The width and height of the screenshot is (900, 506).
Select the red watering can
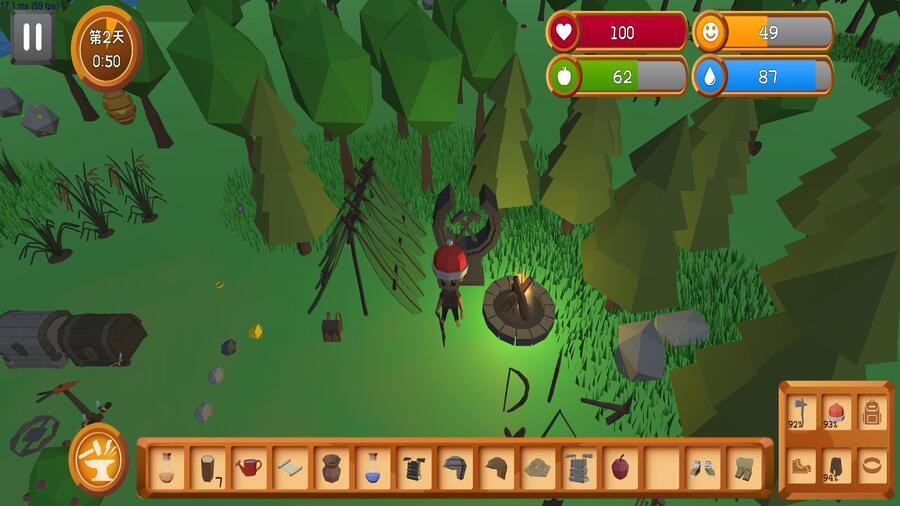(249, 467)
